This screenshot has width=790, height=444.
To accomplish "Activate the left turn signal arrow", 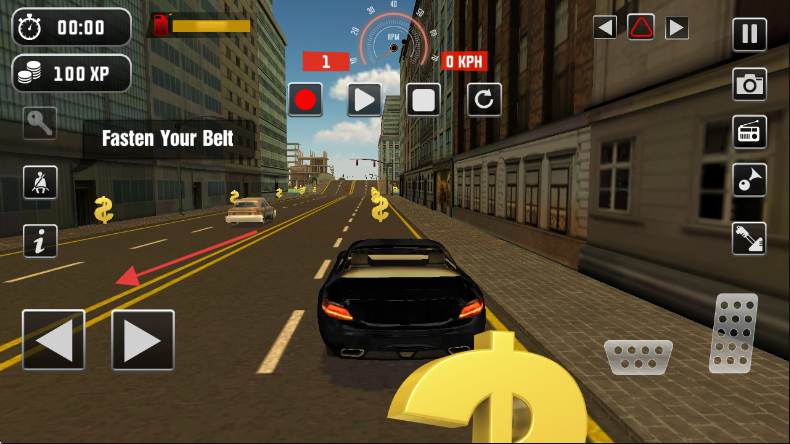I will point(604,28).
